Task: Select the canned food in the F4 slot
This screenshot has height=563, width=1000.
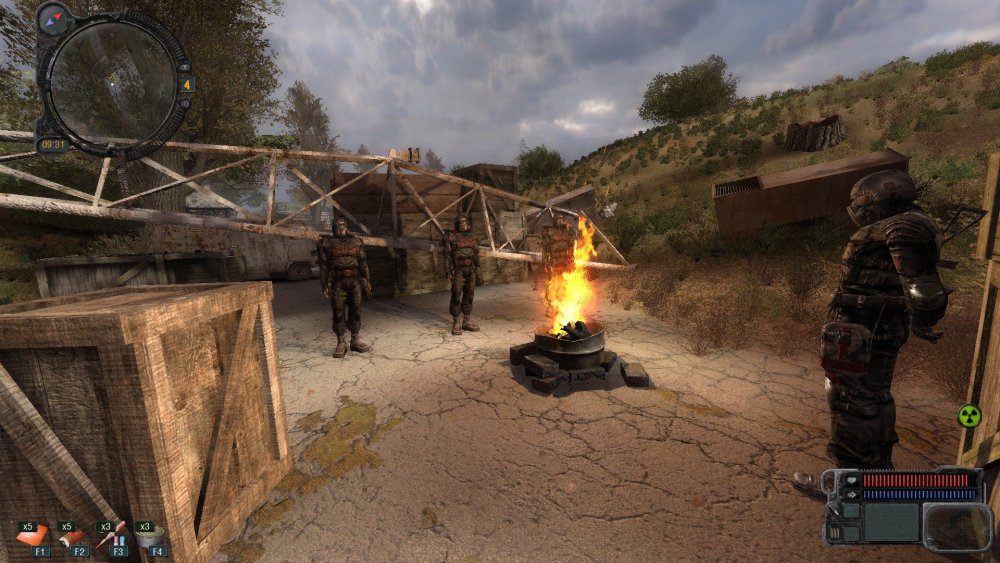Action: click(x=151, y=537)
